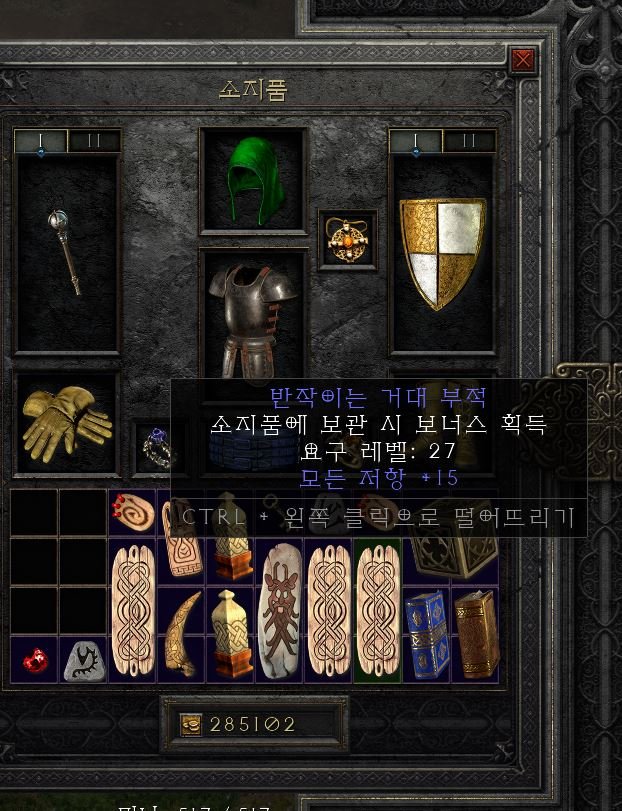Select the horn-shaped charm in inventory
622x811 pixels.
click(x=181, y=634)
